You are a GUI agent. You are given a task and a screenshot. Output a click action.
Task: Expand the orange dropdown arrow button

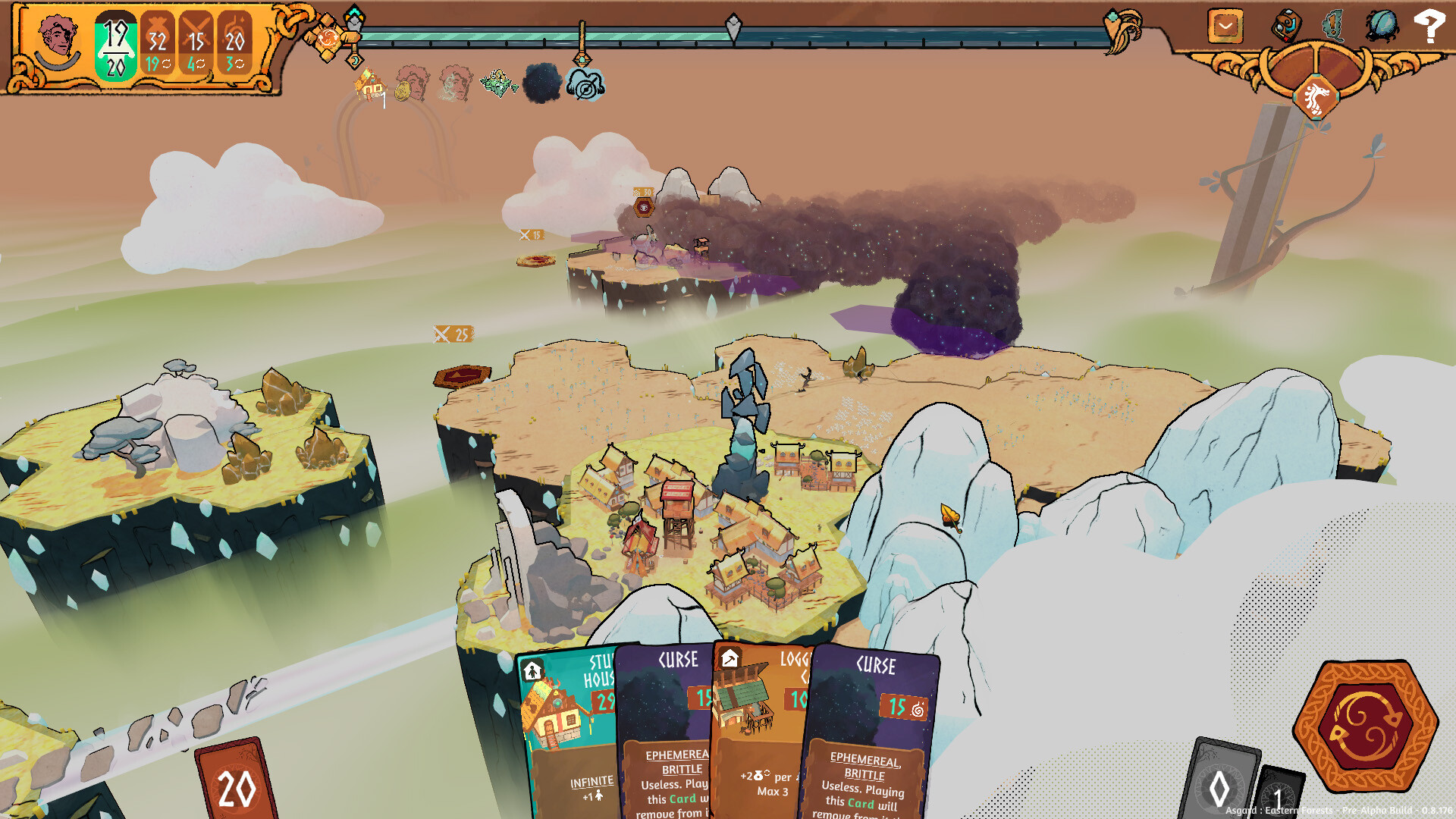tap(1225, 27)
